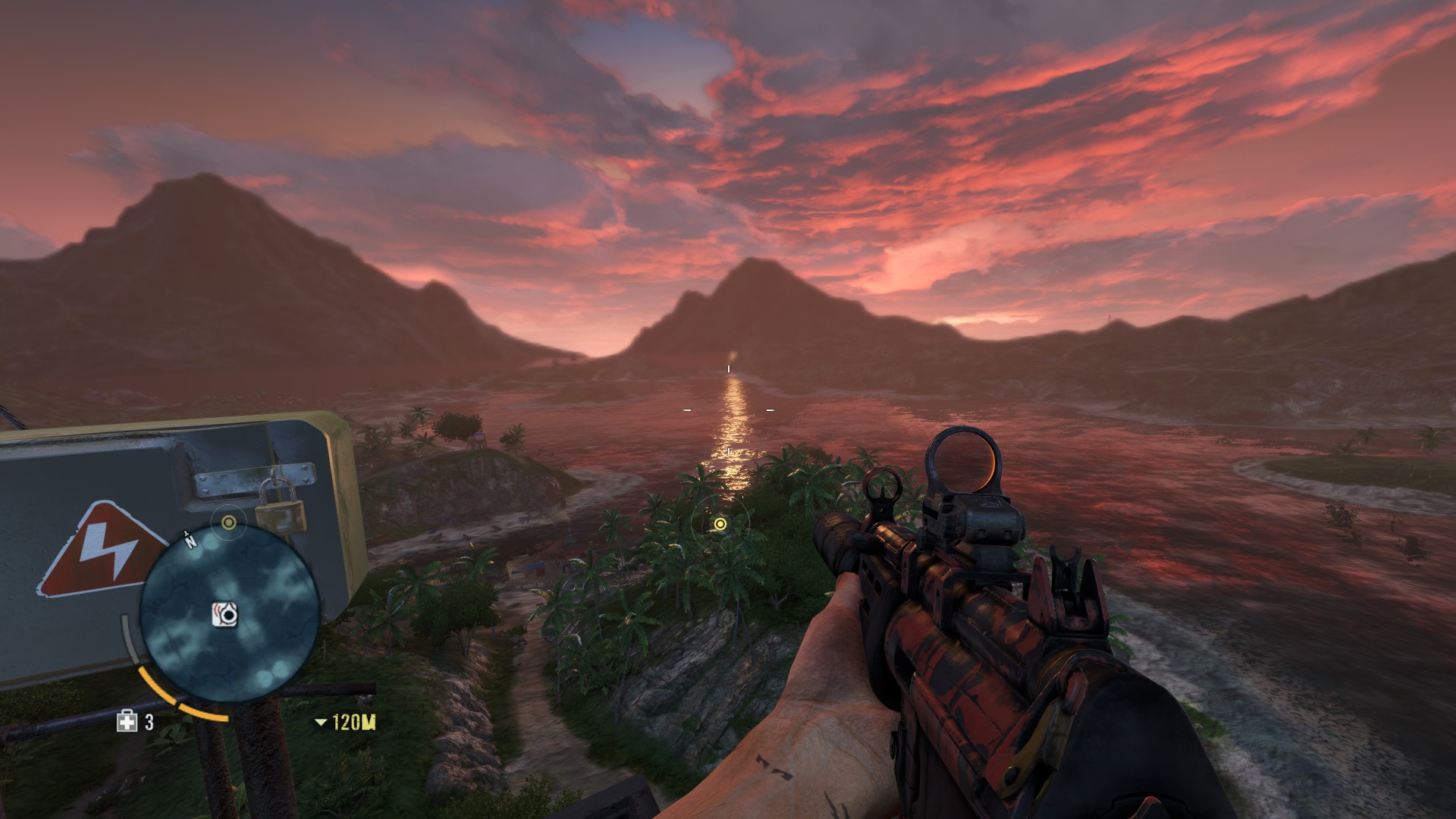Select the floating yellow waypoint marker over the palm trees

720,524
